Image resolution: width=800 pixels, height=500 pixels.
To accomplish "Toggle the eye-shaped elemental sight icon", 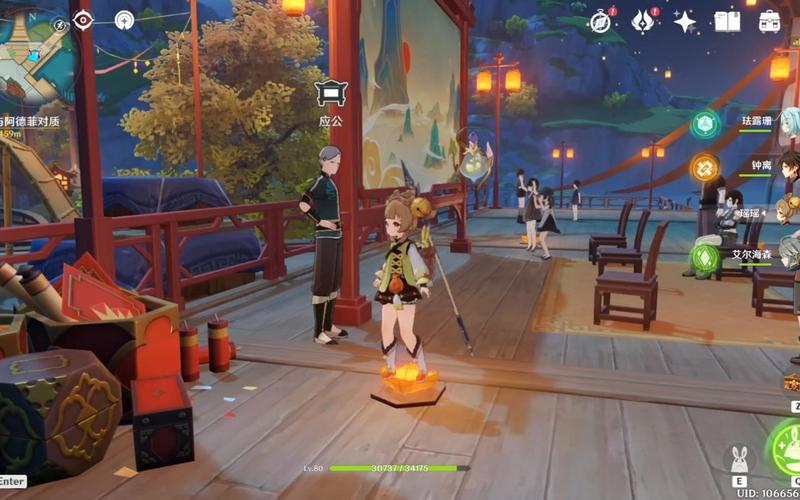I will point(83,20).
